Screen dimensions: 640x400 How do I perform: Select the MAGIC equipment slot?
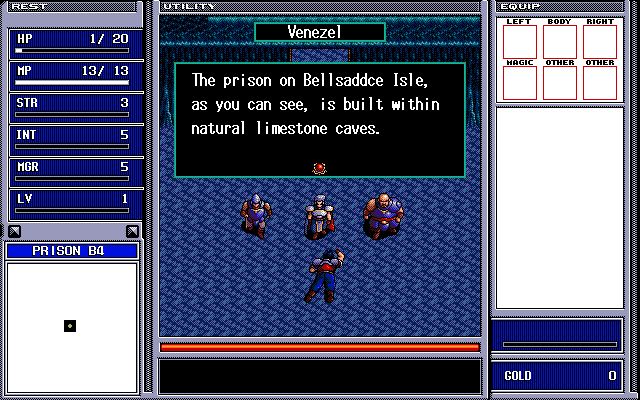click(519, 81)
